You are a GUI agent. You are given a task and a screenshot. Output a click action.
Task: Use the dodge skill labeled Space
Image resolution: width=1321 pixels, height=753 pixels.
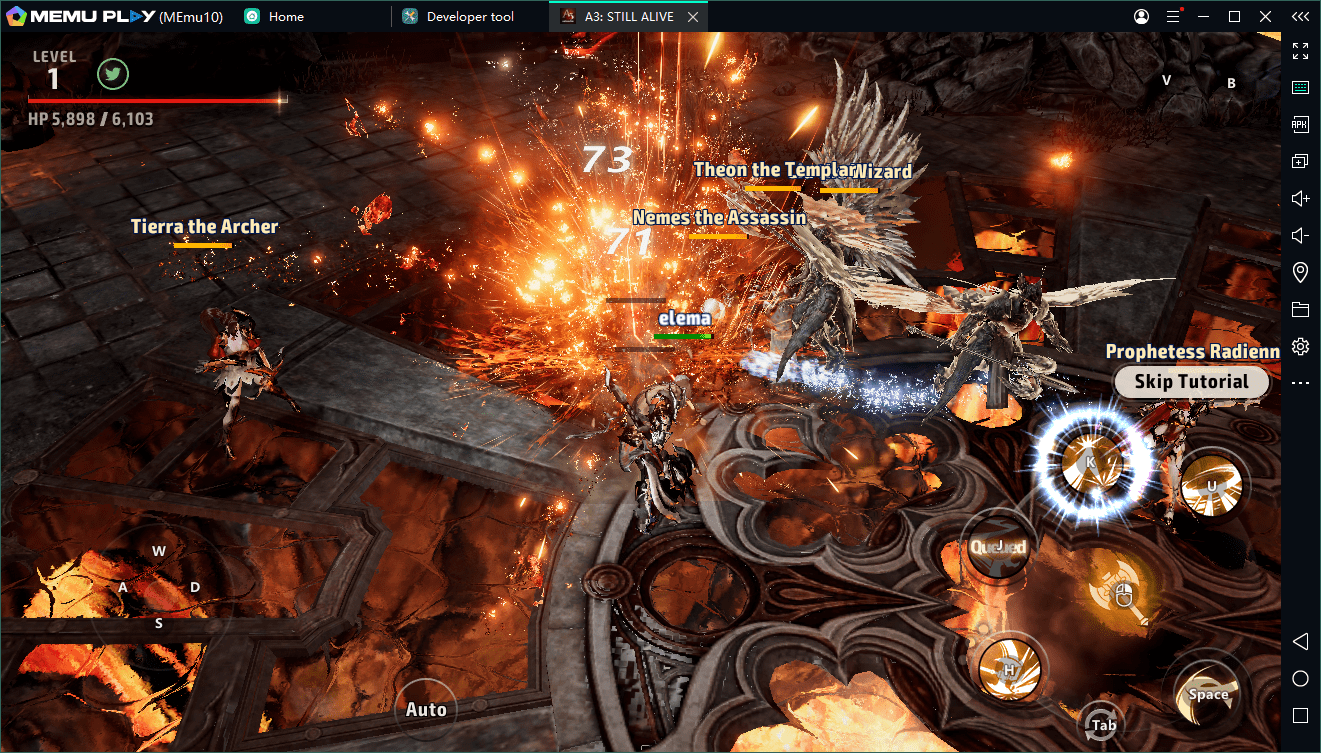pyautogui.click(x=1208, y=694)
